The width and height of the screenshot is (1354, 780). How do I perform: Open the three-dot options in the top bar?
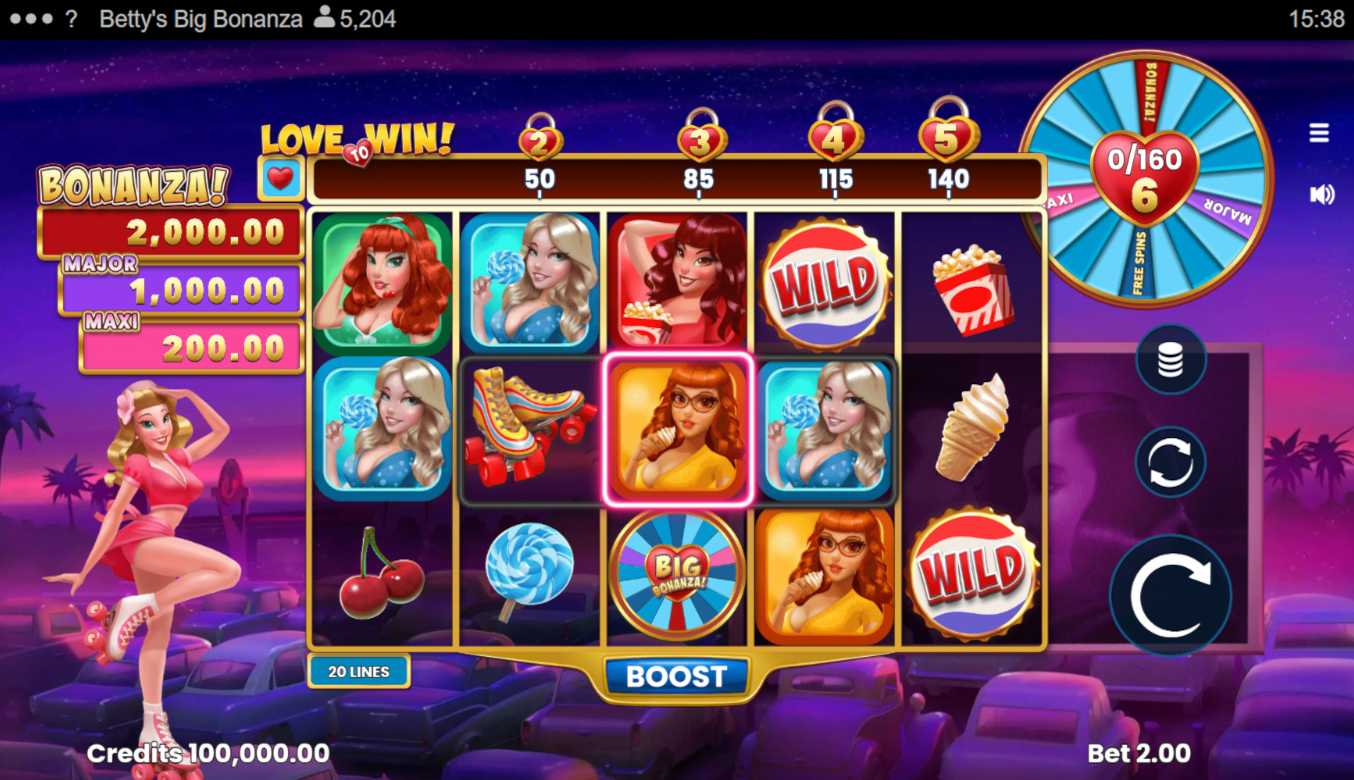(30, 19)
